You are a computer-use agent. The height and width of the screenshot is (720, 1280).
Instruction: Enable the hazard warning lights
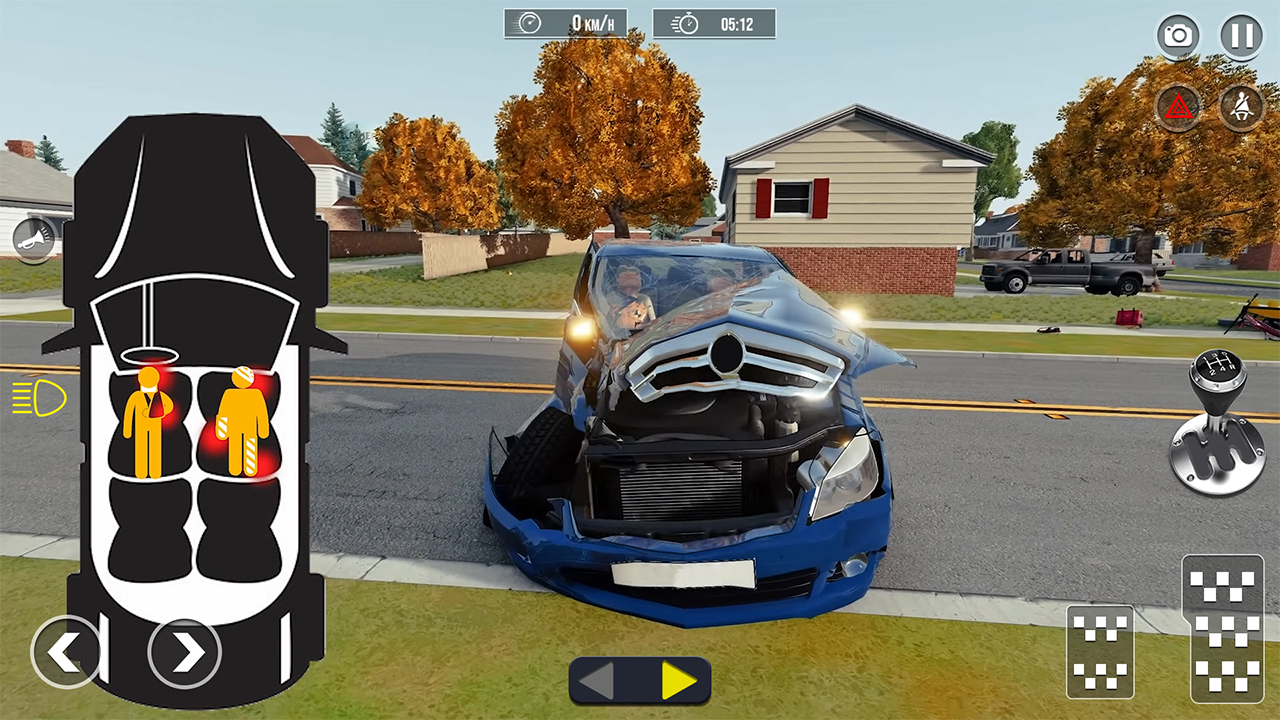pos(1178,107)
